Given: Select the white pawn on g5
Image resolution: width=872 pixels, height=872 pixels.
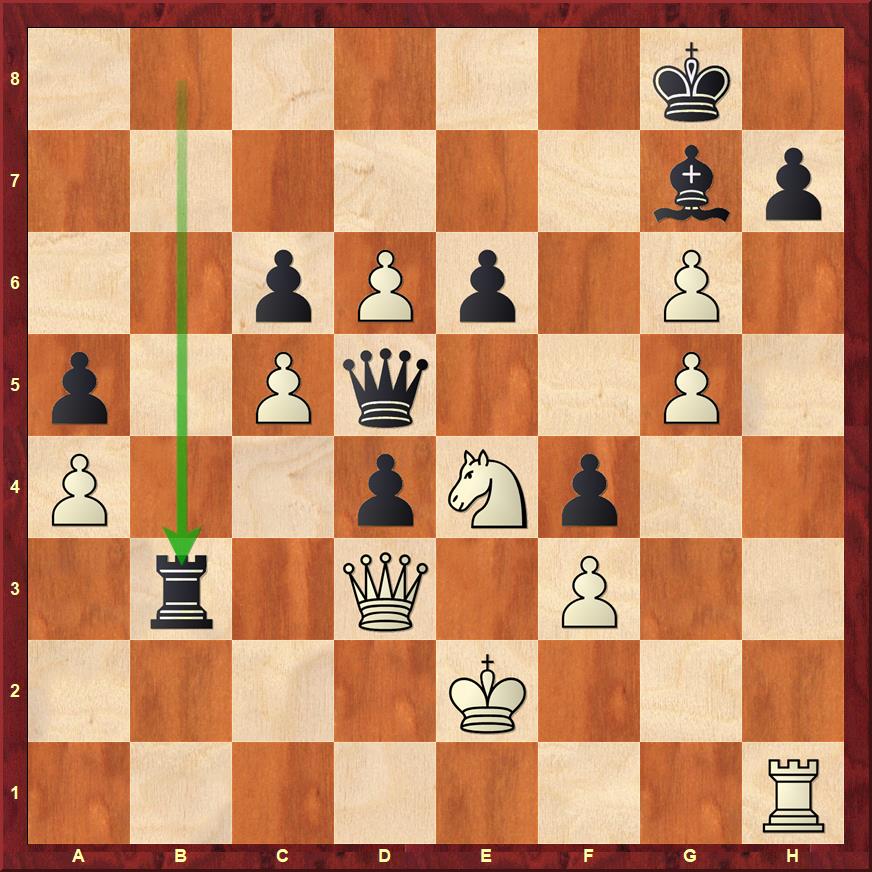Looking at the screenshot, I should [691, 386].
